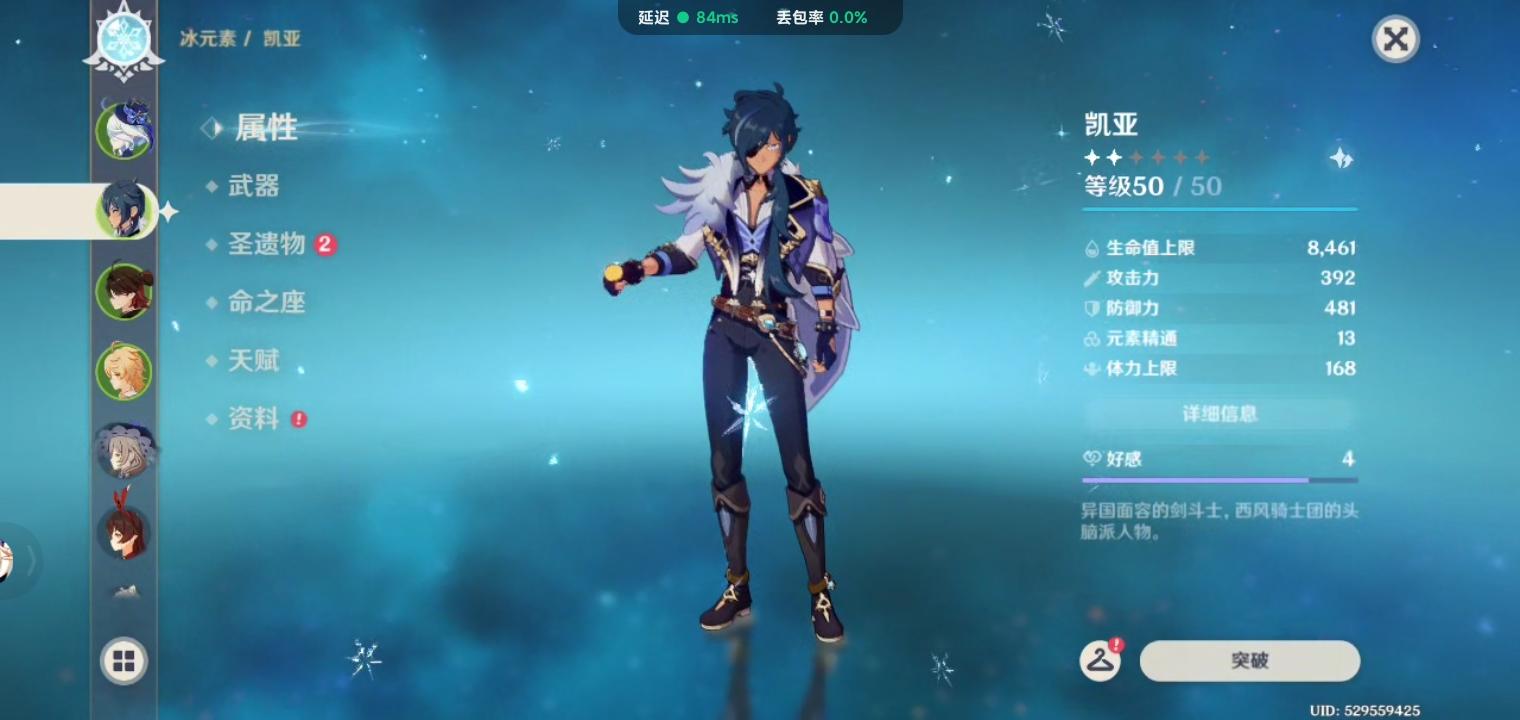Click the Cryo element emblem at top left
This screenshot has height=720, width=1520.
point(123,38)
